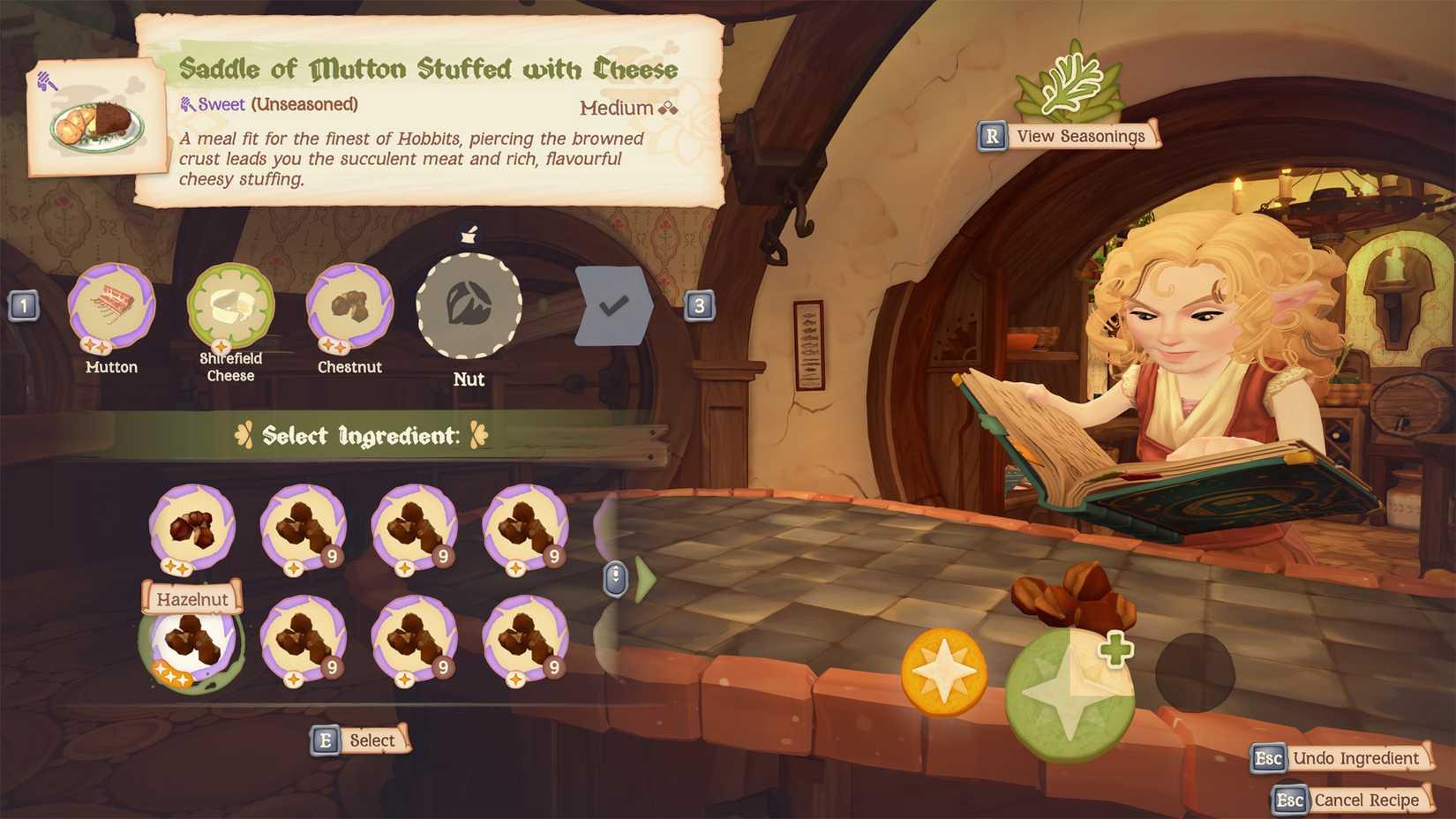Confirm ingredients with the checkmark arrow

(x=613, y=305)
